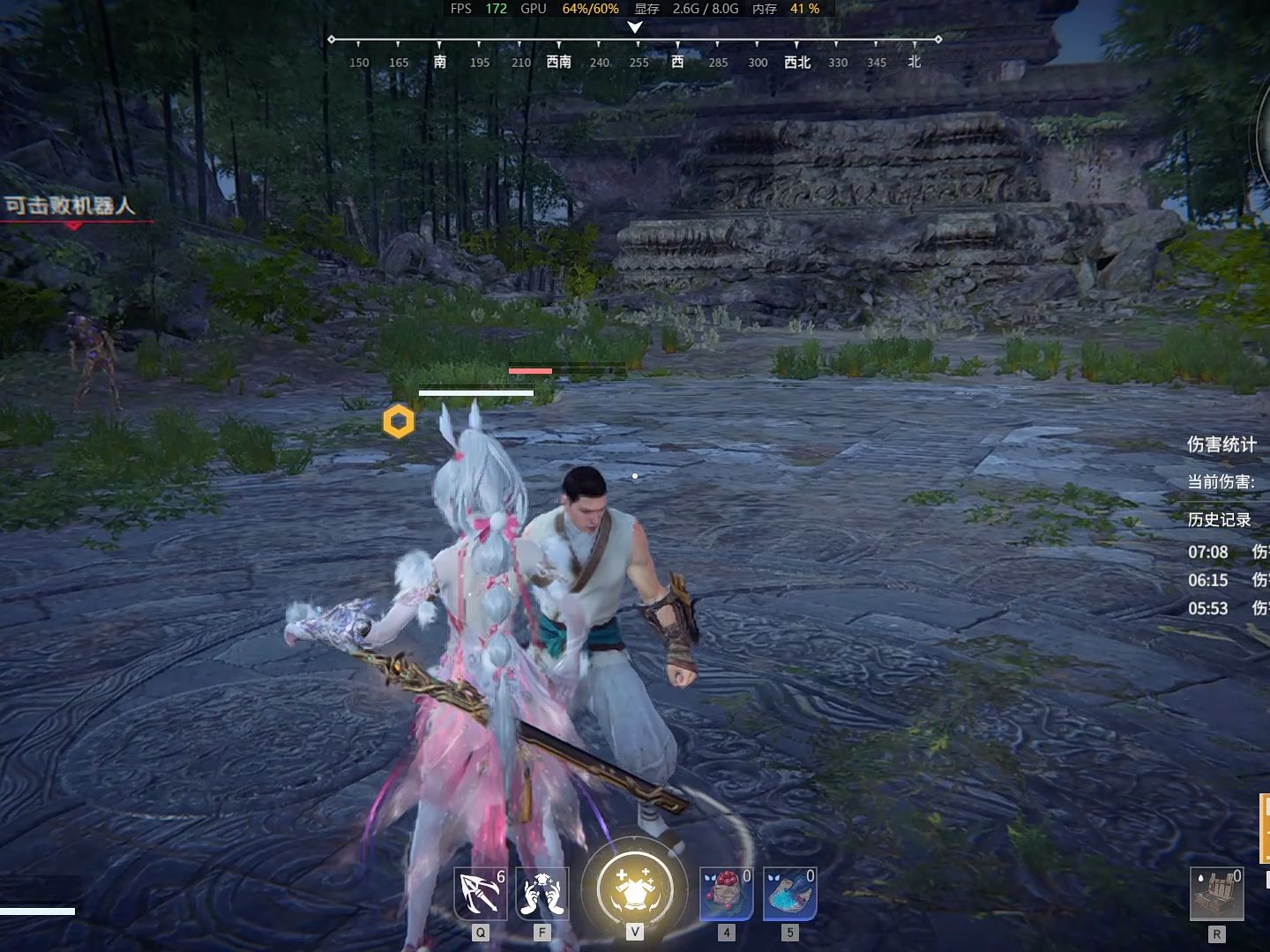The image size is (1270, 952).
Task: Click the compass bar at the top
Action: click(634, 51)
